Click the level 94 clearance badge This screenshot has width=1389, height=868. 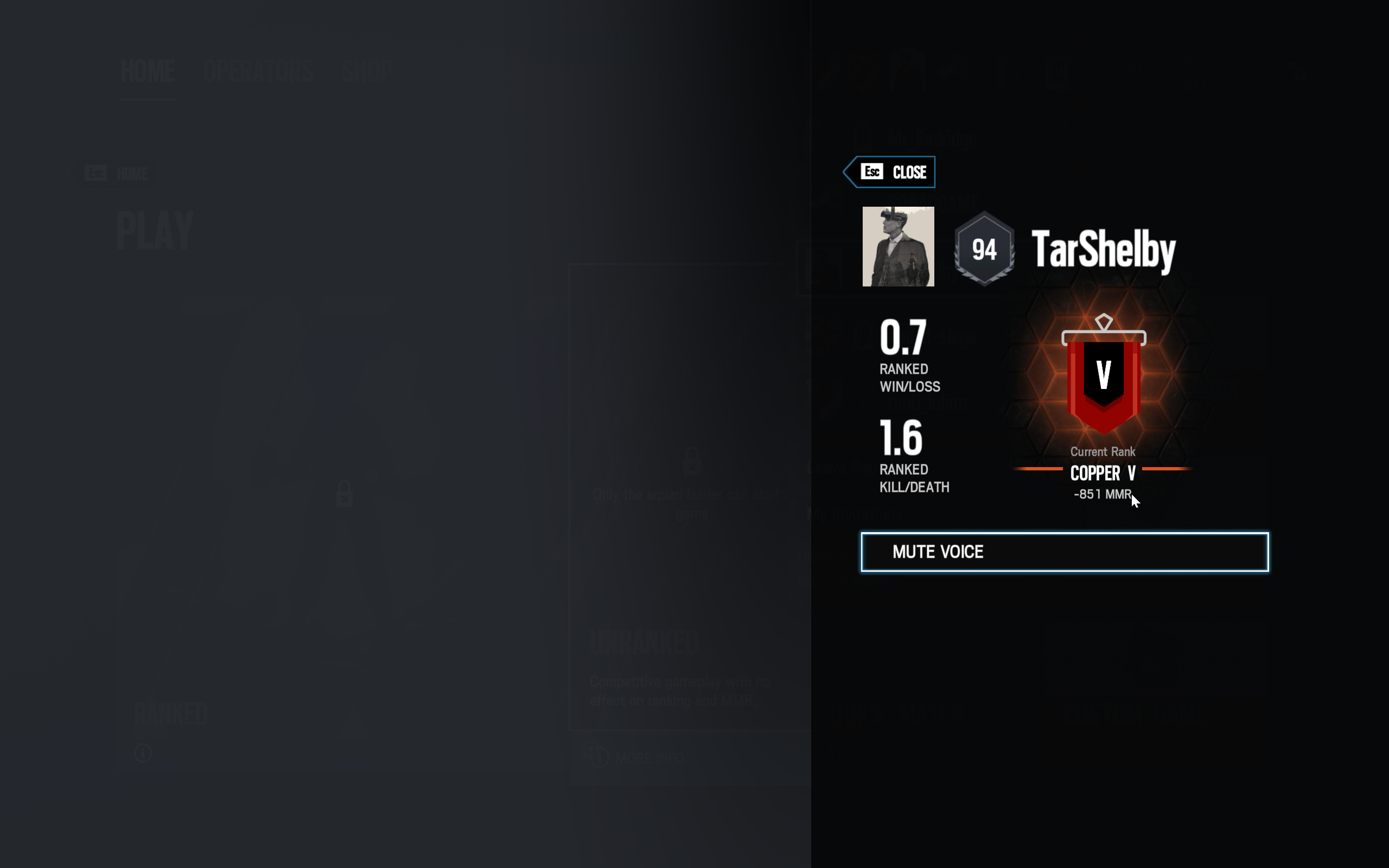click(x=984, y=249)
